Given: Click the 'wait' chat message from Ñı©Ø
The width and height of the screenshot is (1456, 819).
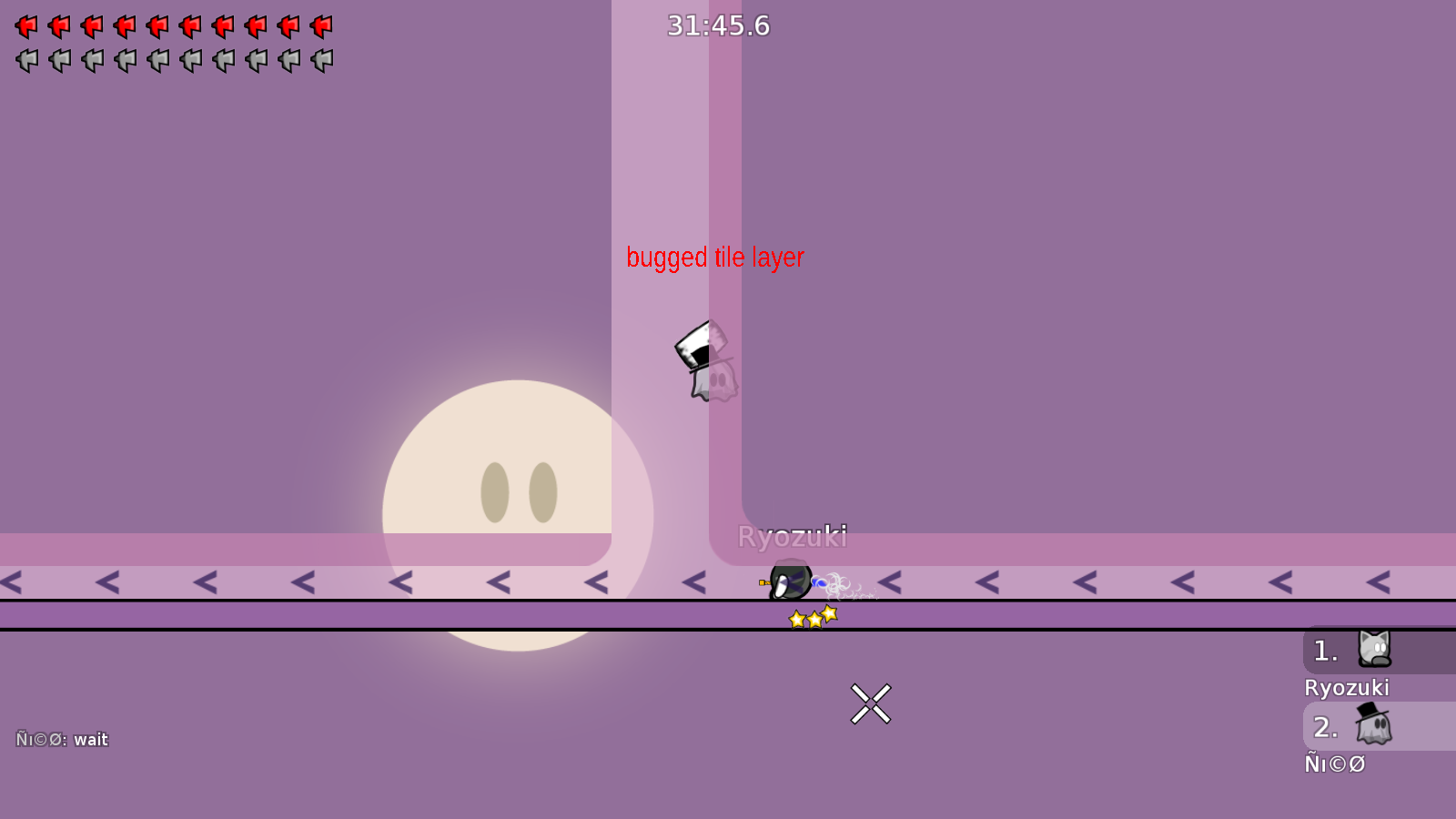Looking at the screenshot, I should [90, 739].
